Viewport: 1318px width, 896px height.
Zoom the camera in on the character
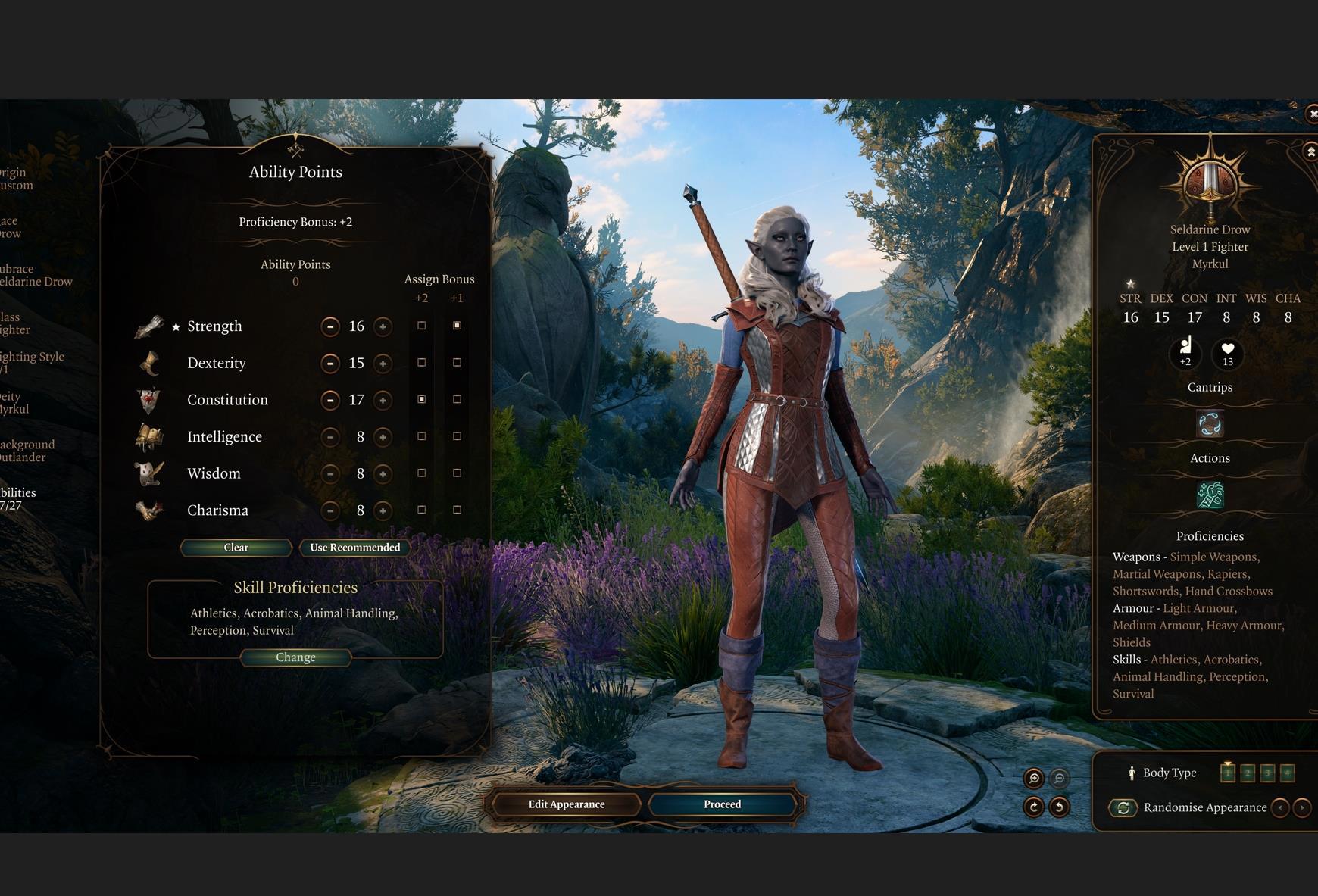(1033, 778)
